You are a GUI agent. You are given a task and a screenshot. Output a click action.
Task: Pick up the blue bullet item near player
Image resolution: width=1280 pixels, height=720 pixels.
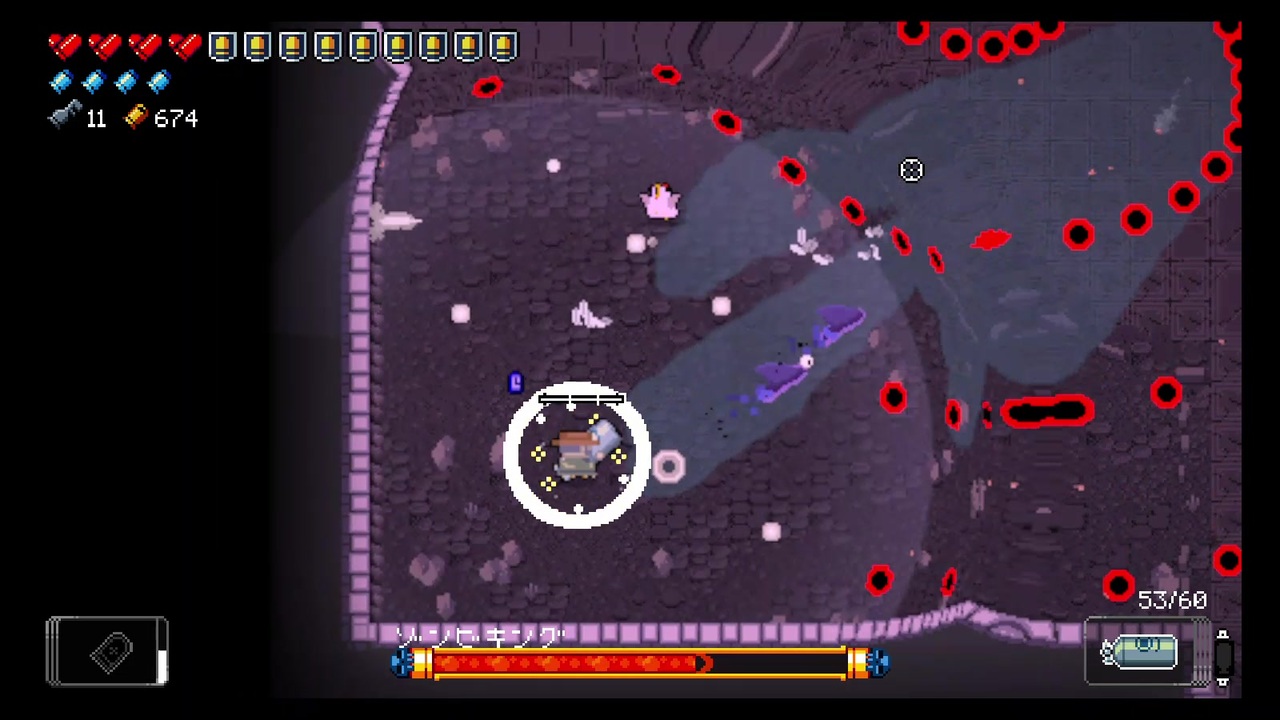(x=515, y=383)
